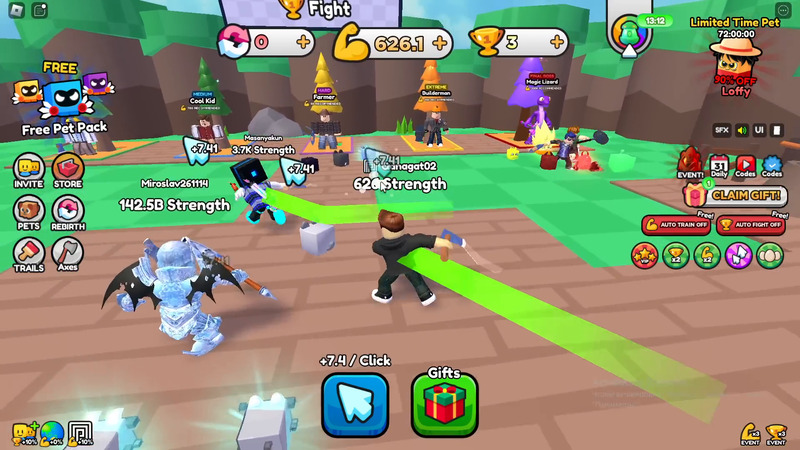
Task: Open the Trails menu
Action: [x=29, y=253]
